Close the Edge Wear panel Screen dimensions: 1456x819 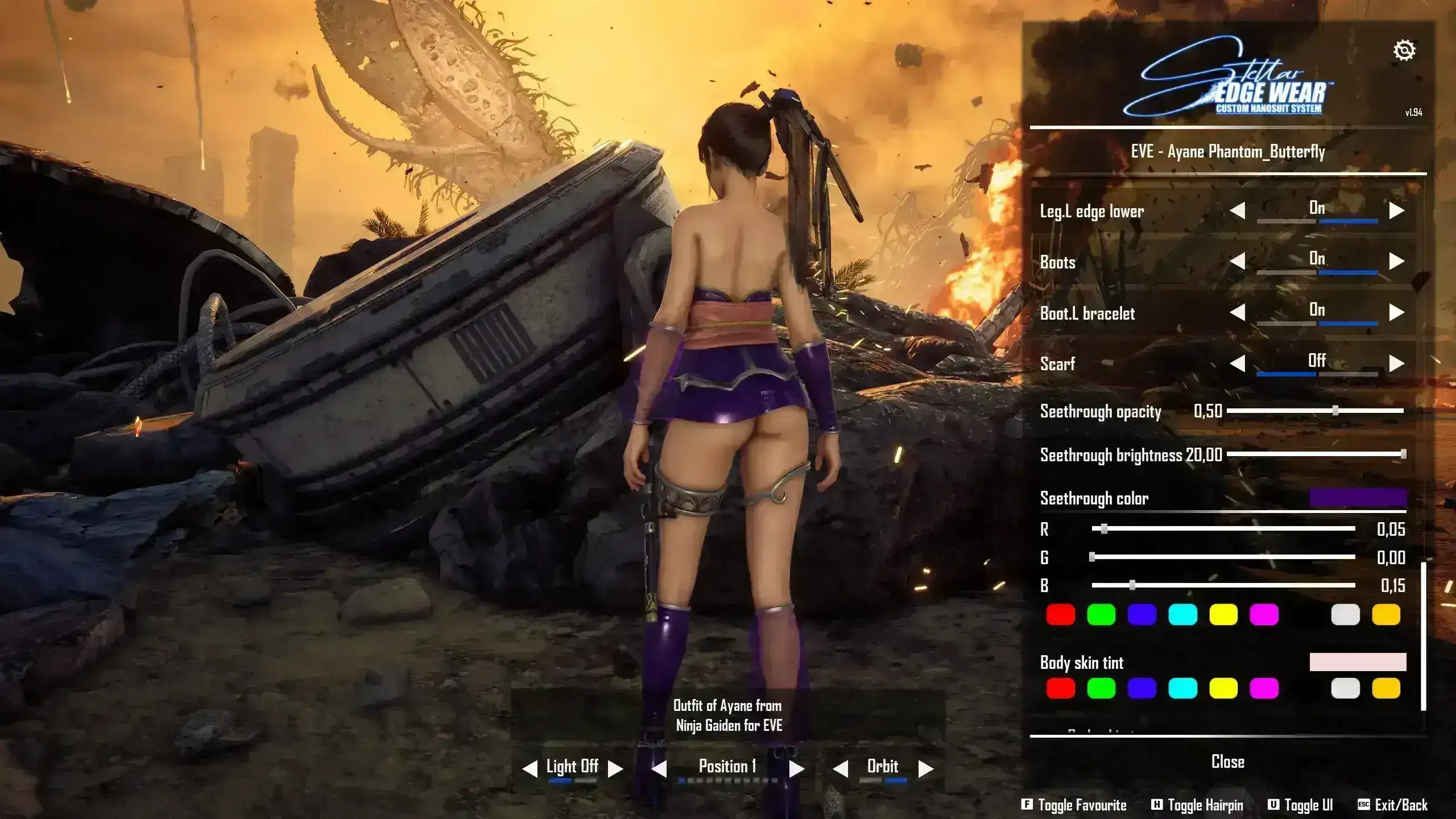(1228, 762)
